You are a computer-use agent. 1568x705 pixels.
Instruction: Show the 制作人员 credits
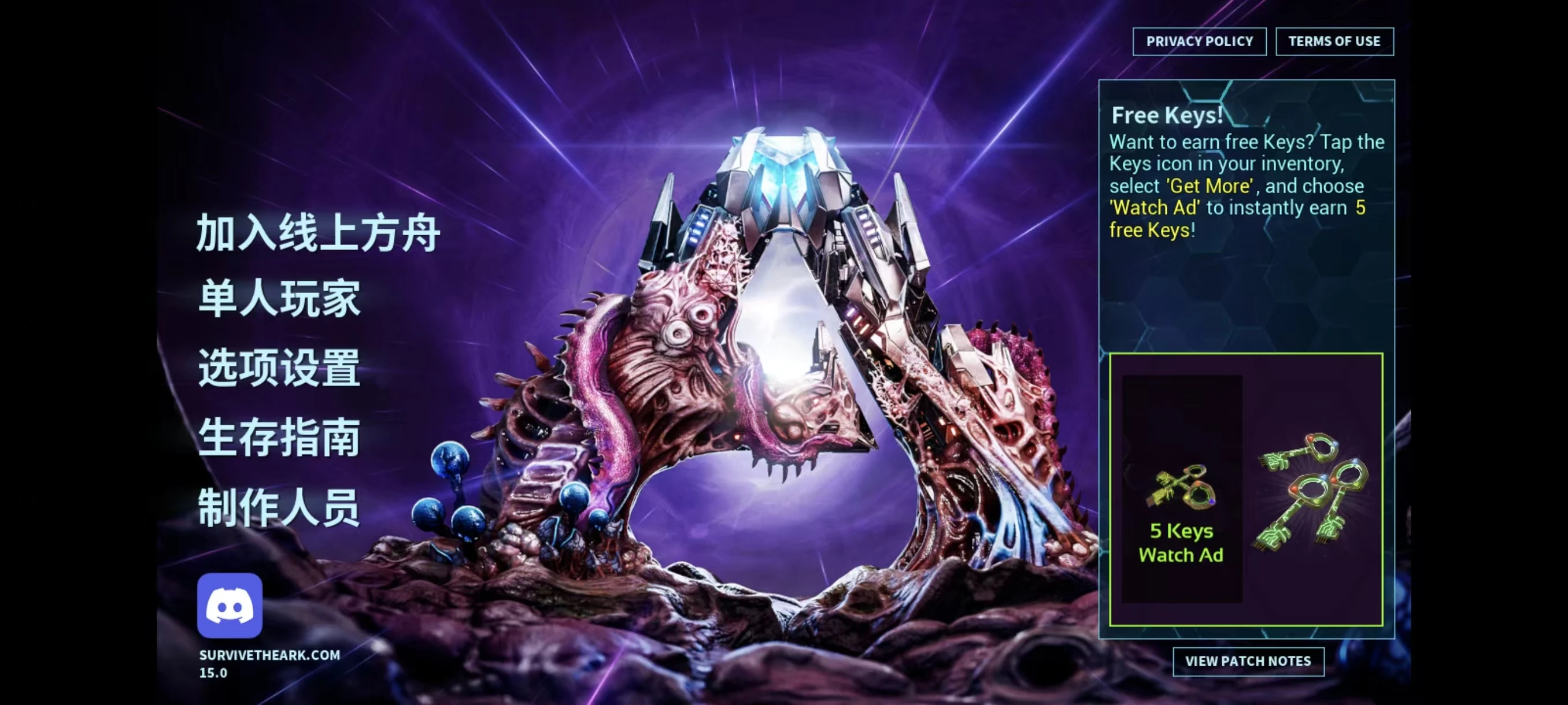tap(279, 507)
